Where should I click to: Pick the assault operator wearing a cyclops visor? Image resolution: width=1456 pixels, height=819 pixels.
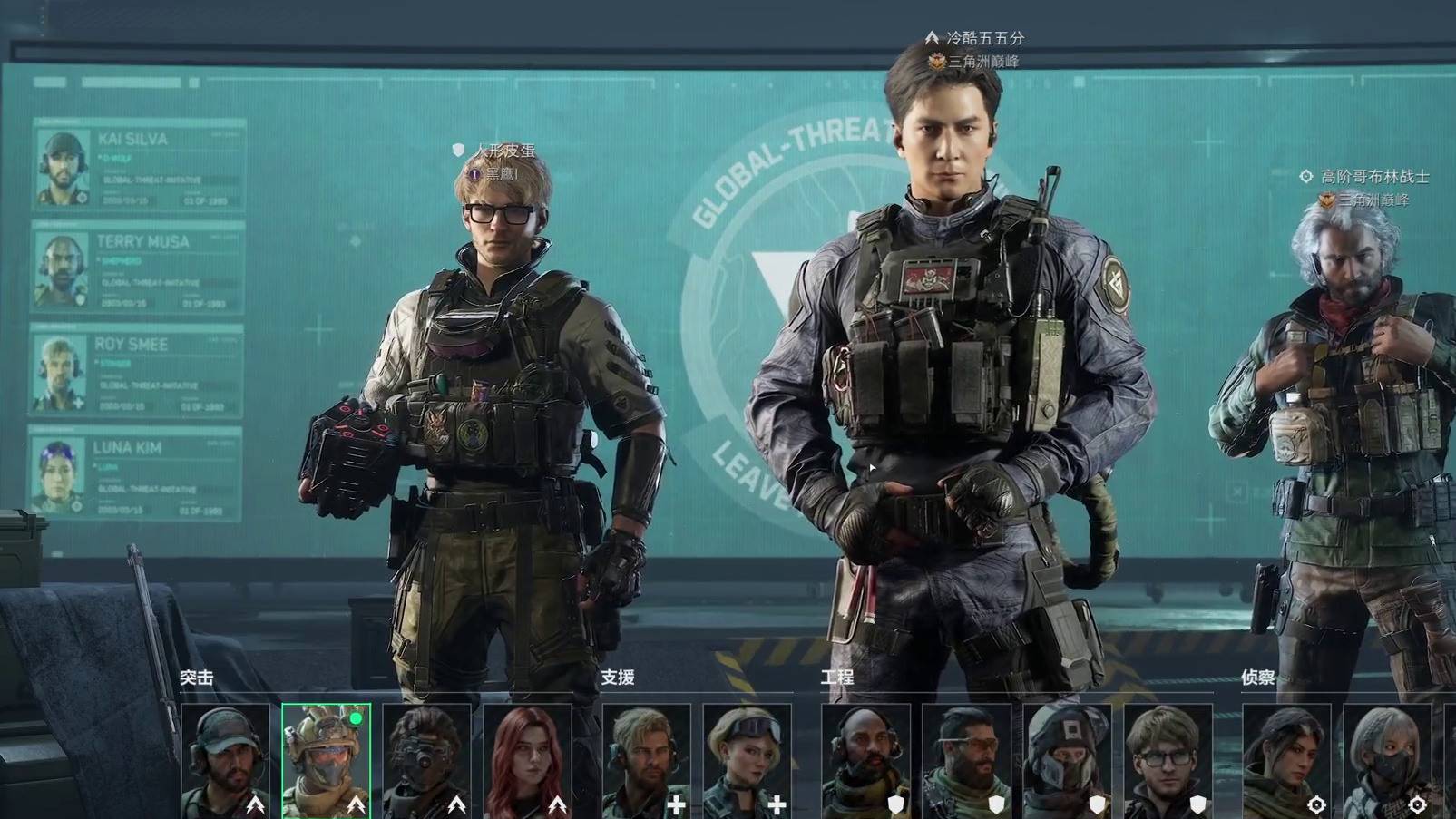tap(427, 760)
